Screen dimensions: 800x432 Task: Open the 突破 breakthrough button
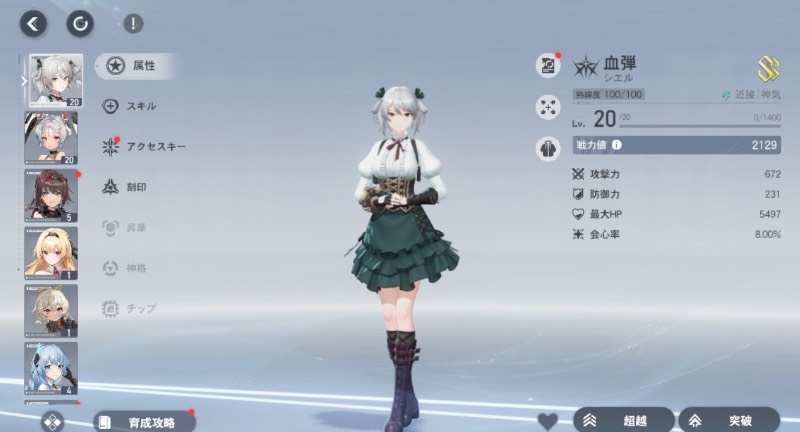tap(728, 420)
